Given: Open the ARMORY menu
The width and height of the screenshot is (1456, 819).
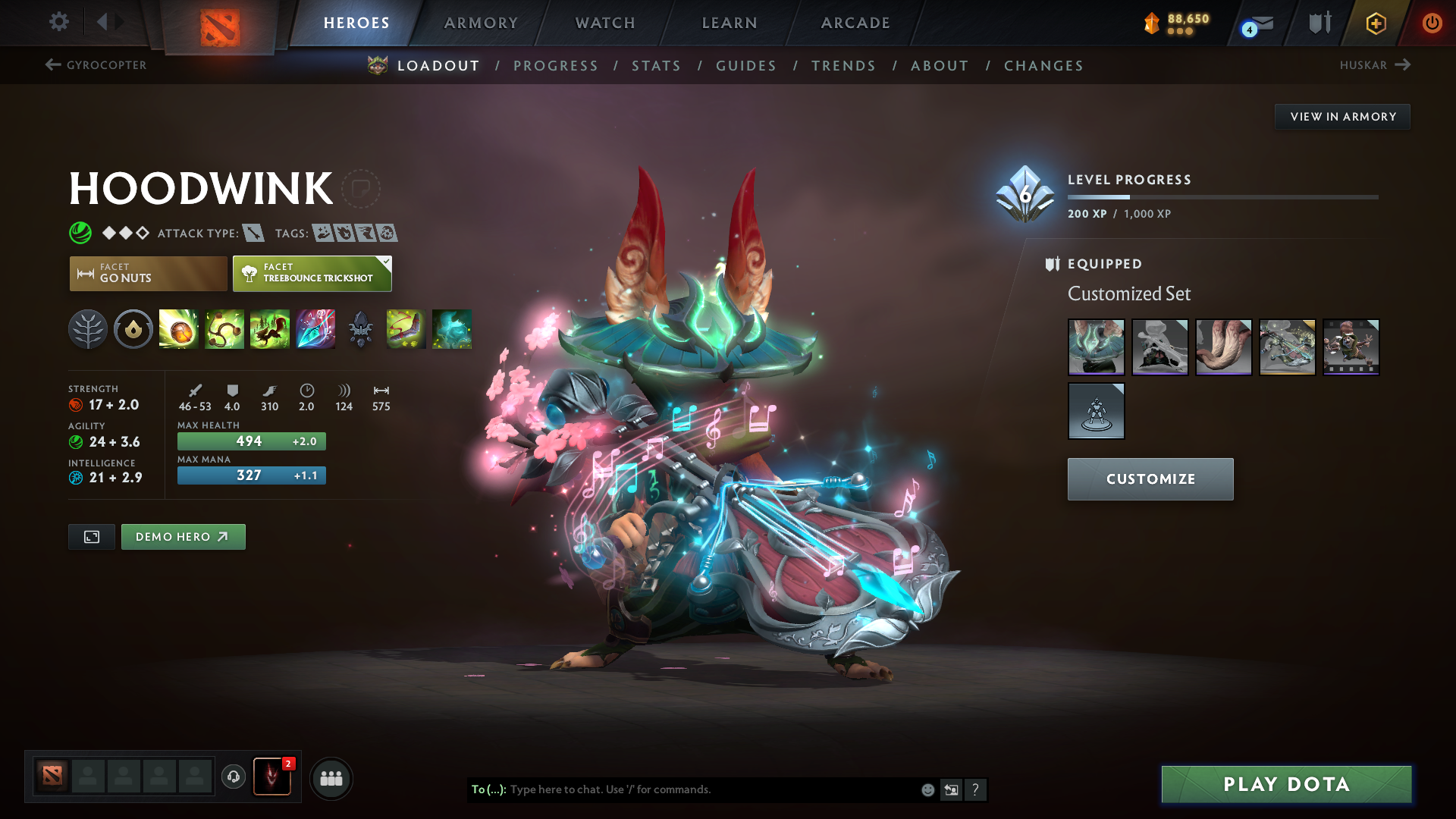Looking at the screenshot, I should [481, 23].
